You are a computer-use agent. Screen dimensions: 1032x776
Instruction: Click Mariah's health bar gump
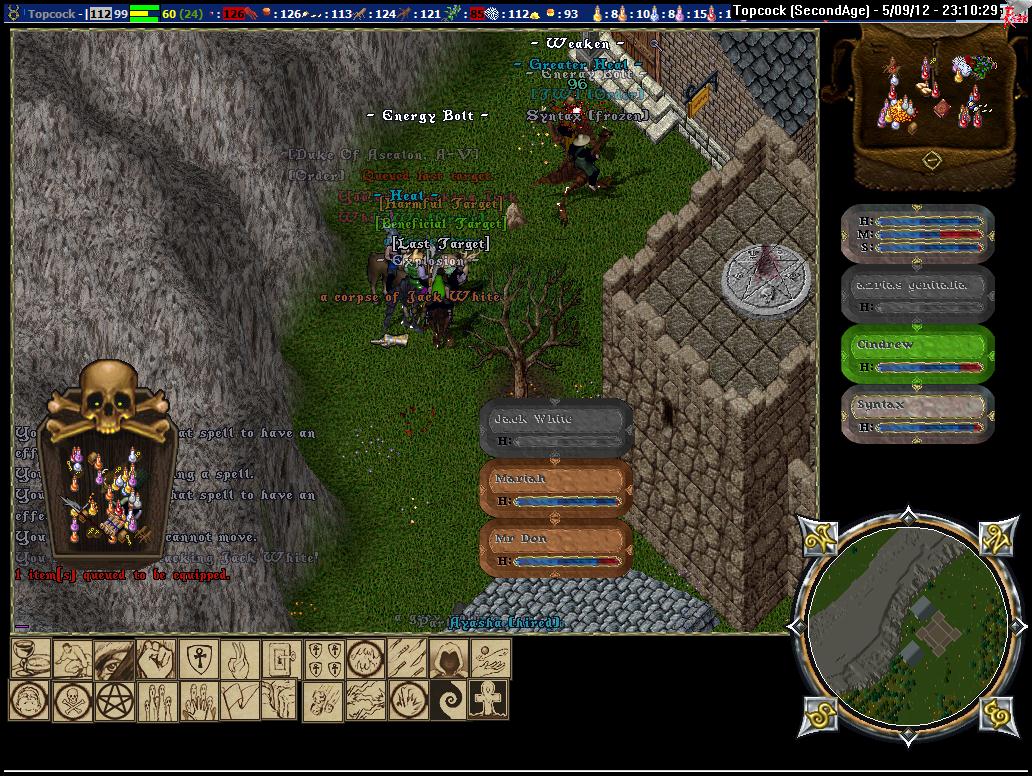(555, 489)
